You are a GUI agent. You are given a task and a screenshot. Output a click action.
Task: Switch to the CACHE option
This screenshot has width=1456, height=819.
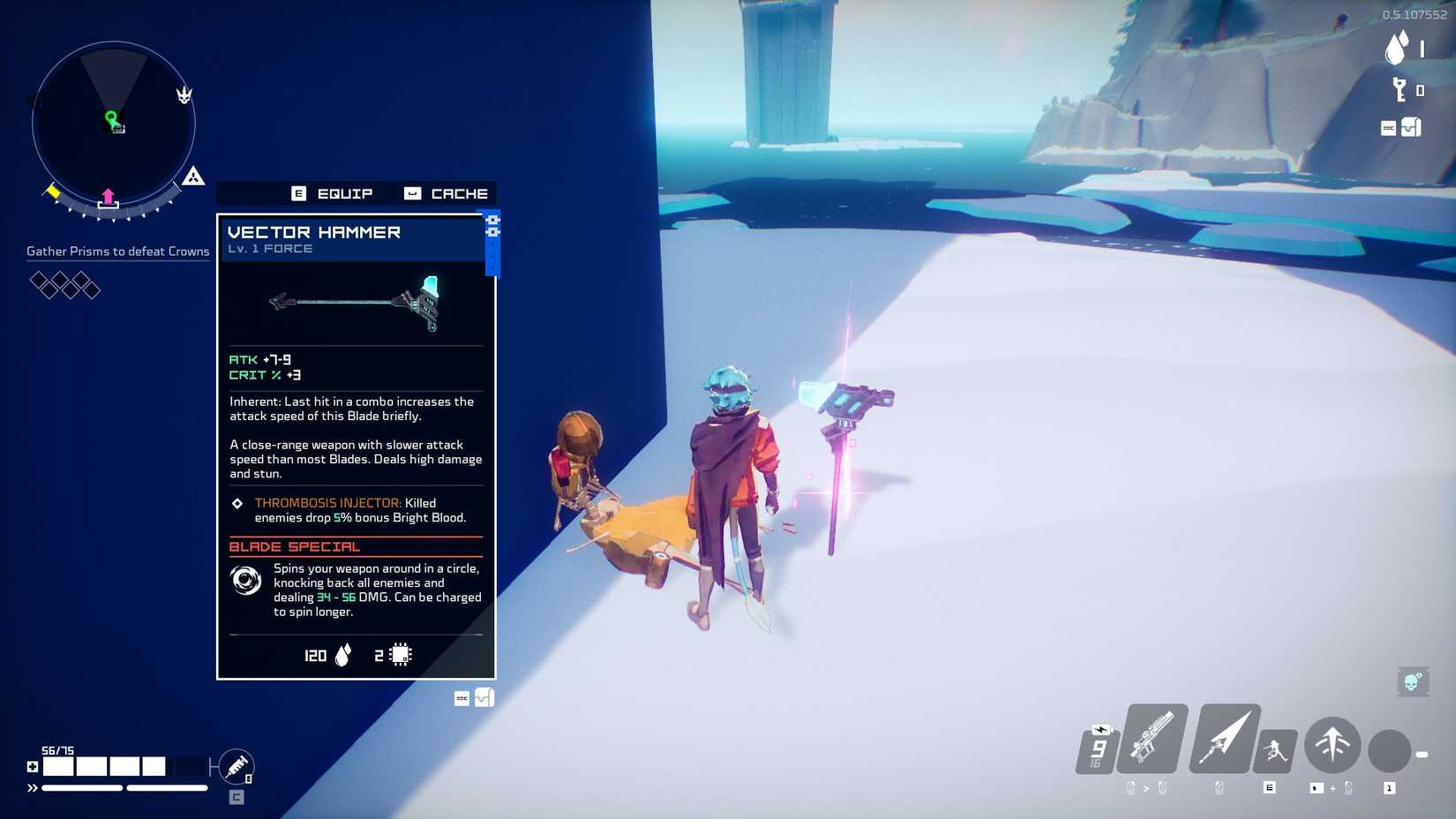click(459, 193)
